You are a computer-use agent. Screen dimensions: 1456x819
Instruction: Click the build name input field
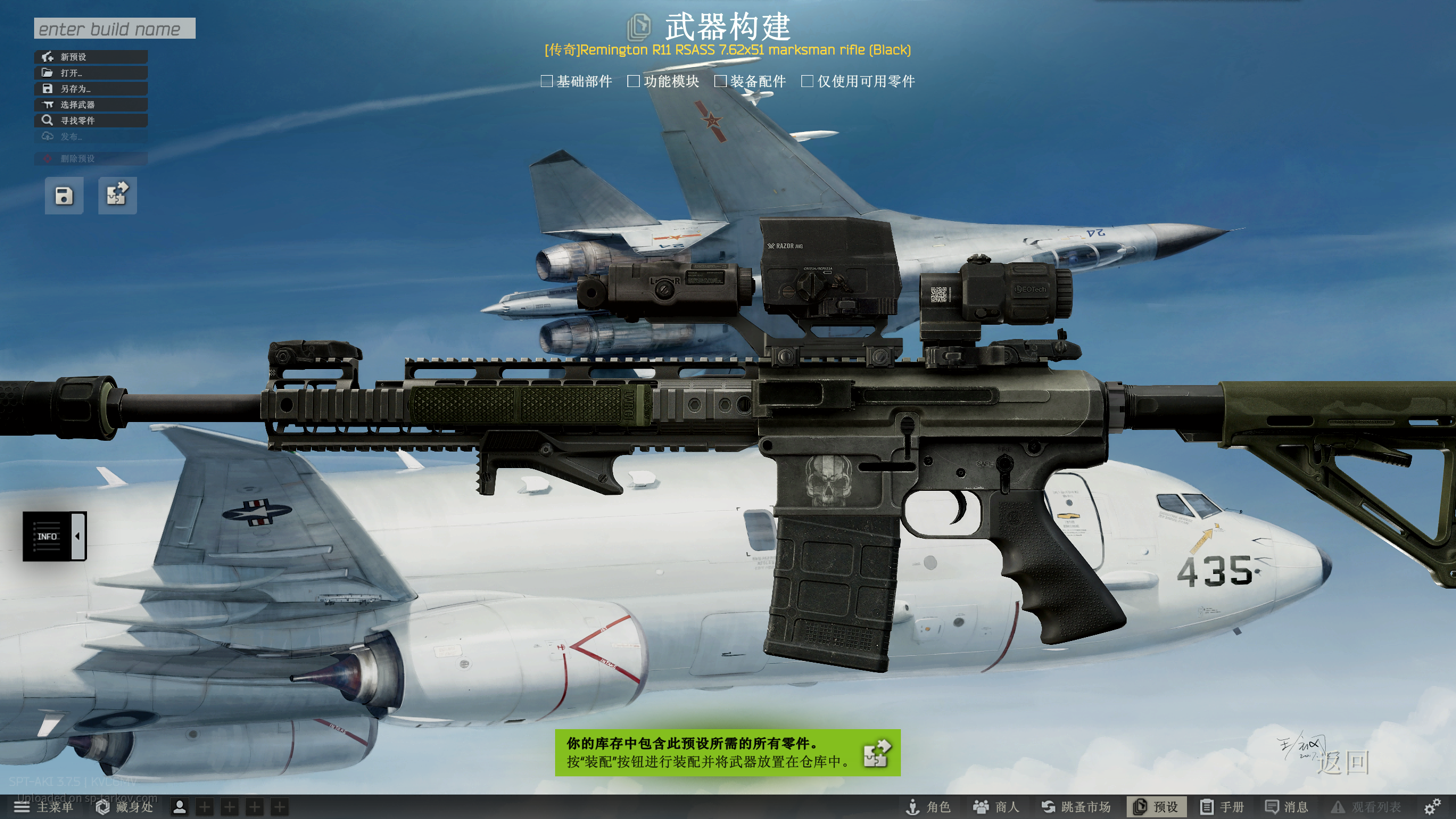tap(114, 28)
